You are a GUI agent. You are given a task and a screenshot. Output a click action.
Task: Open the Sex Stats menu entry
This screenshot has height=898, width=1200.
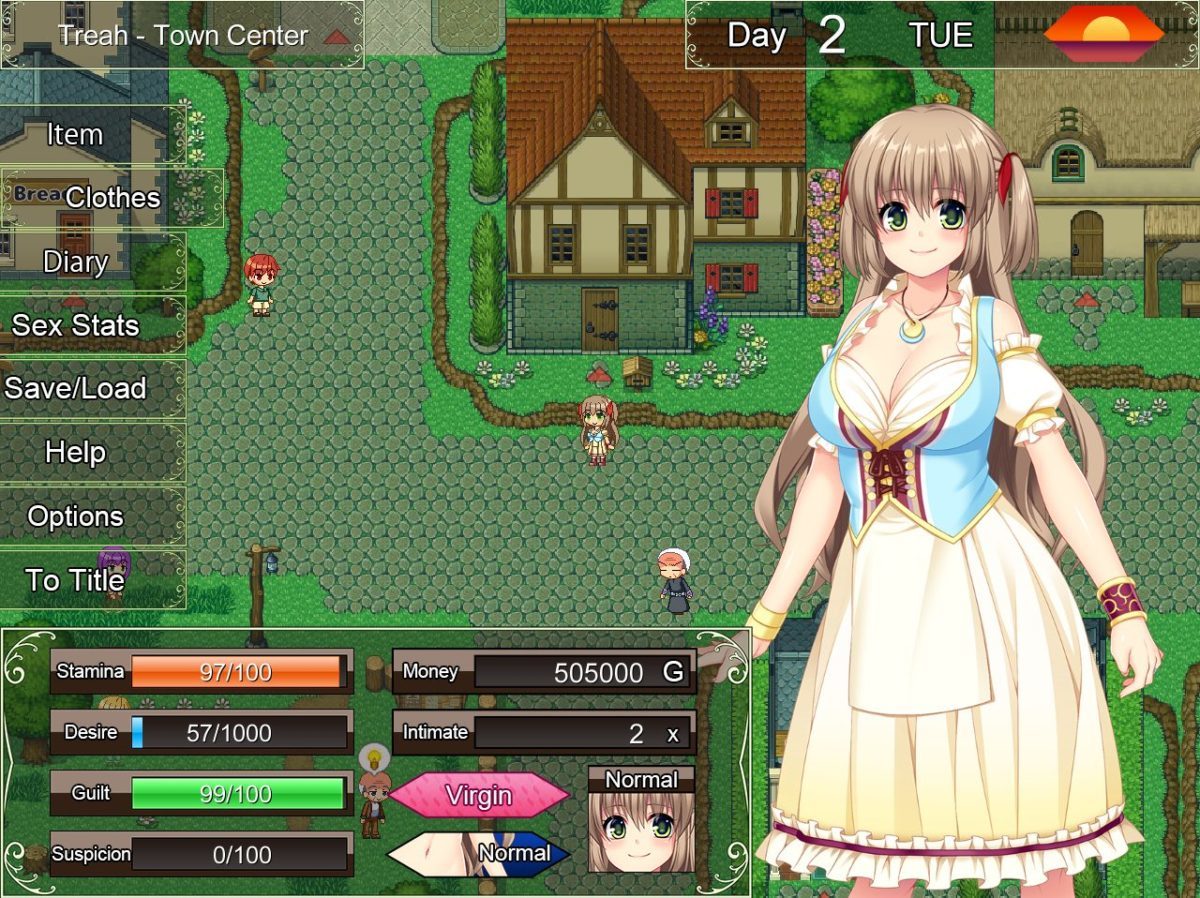[x=76, y=325]
